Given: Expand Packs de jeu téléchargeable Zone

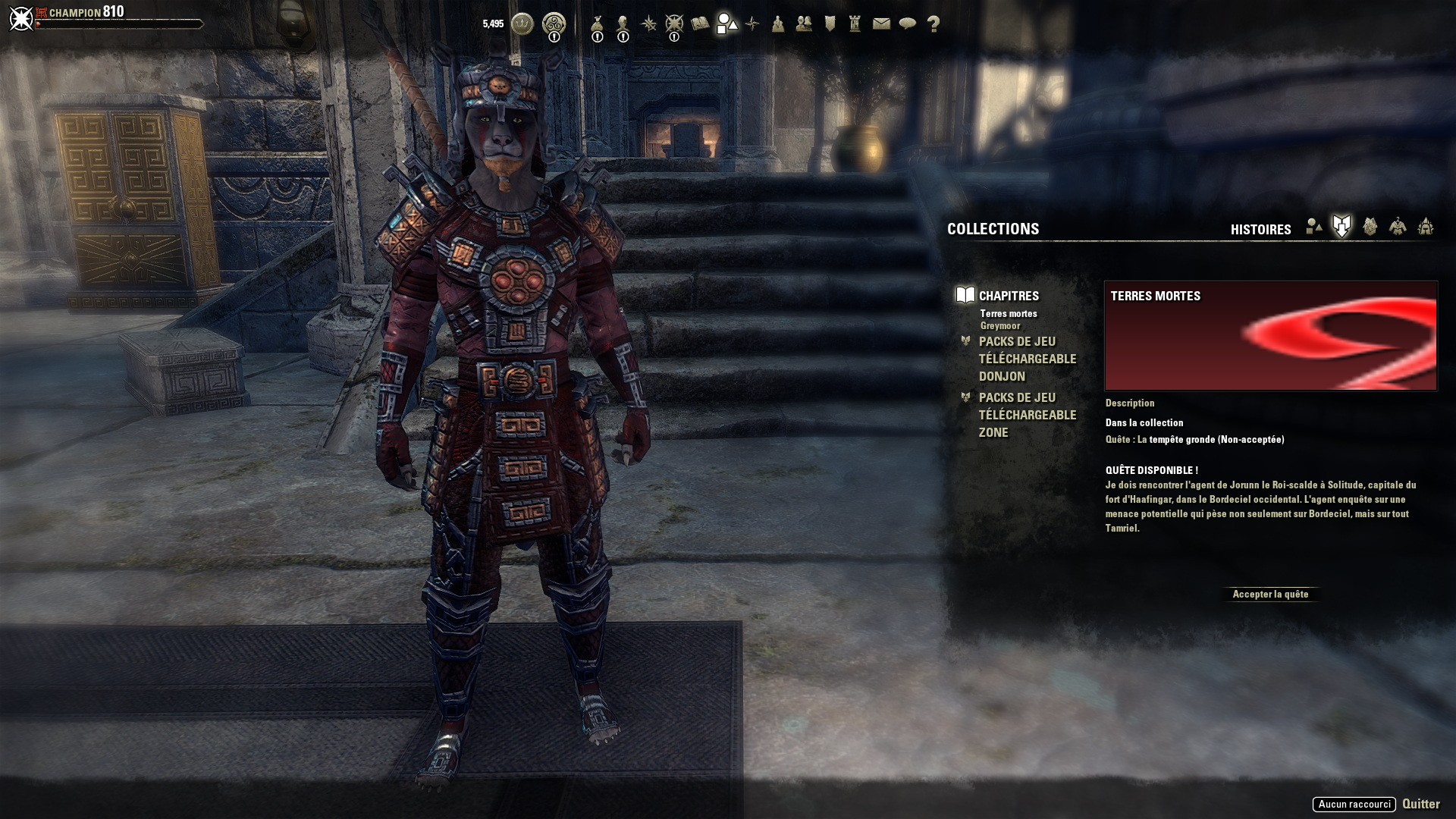Looking at the screenshot, I should (x=1027, y=415).
